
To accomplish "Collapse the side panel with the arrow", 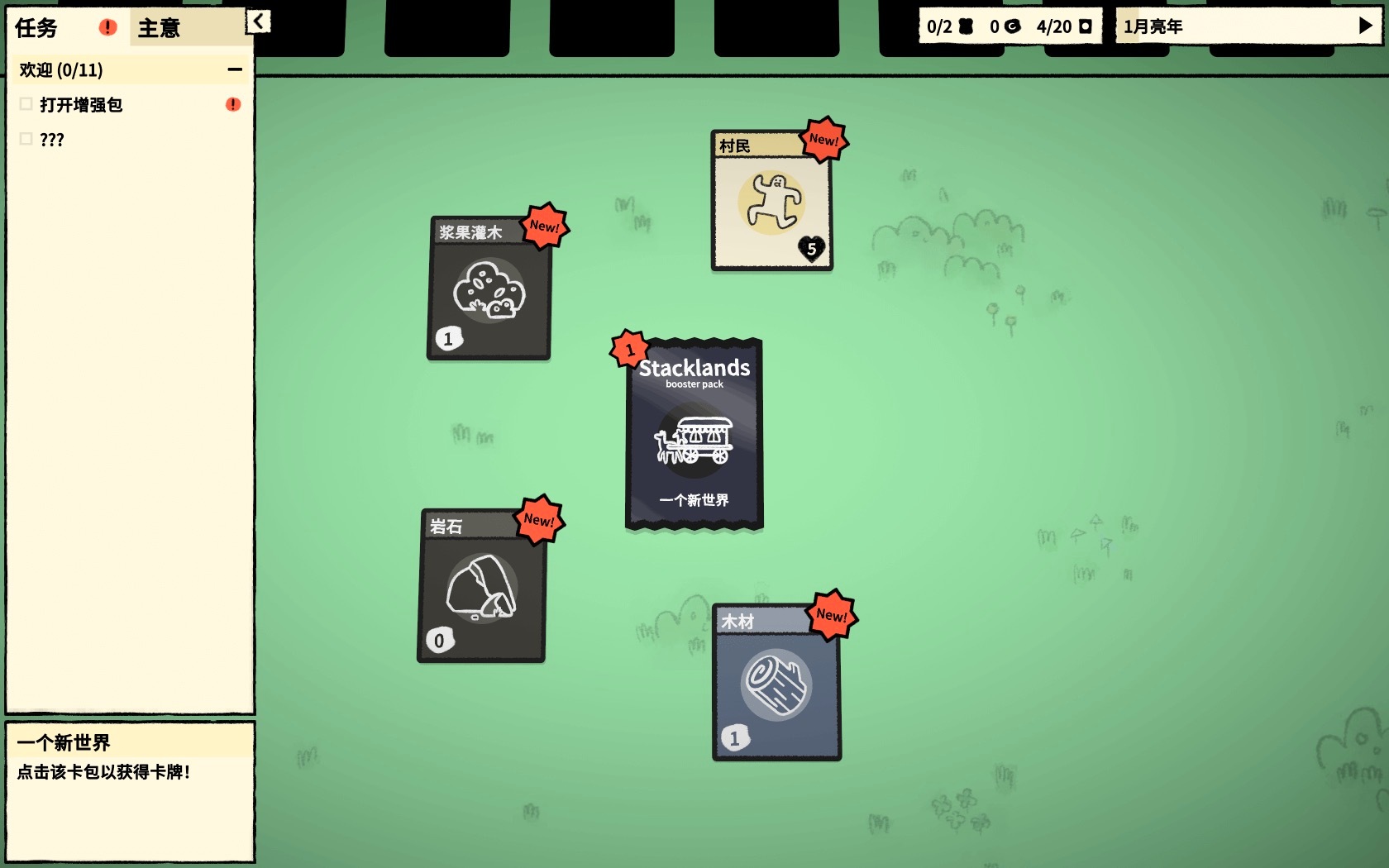I will 259,21.
